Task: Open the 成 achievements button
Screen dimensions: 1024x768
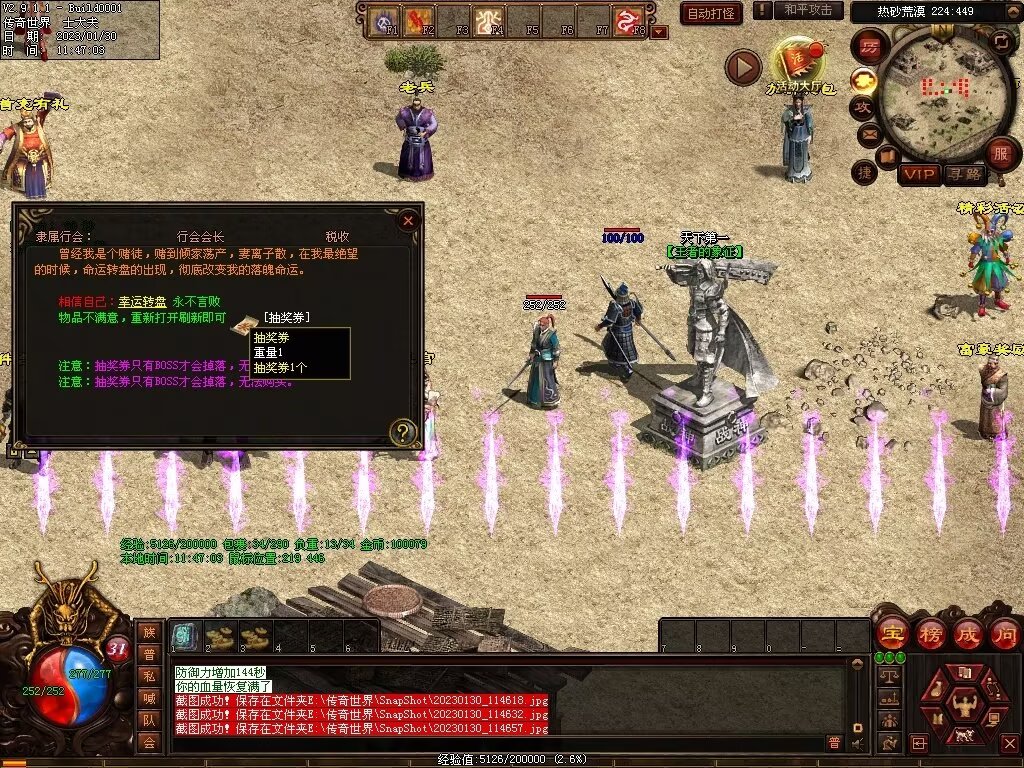Action: click(967, 633)
